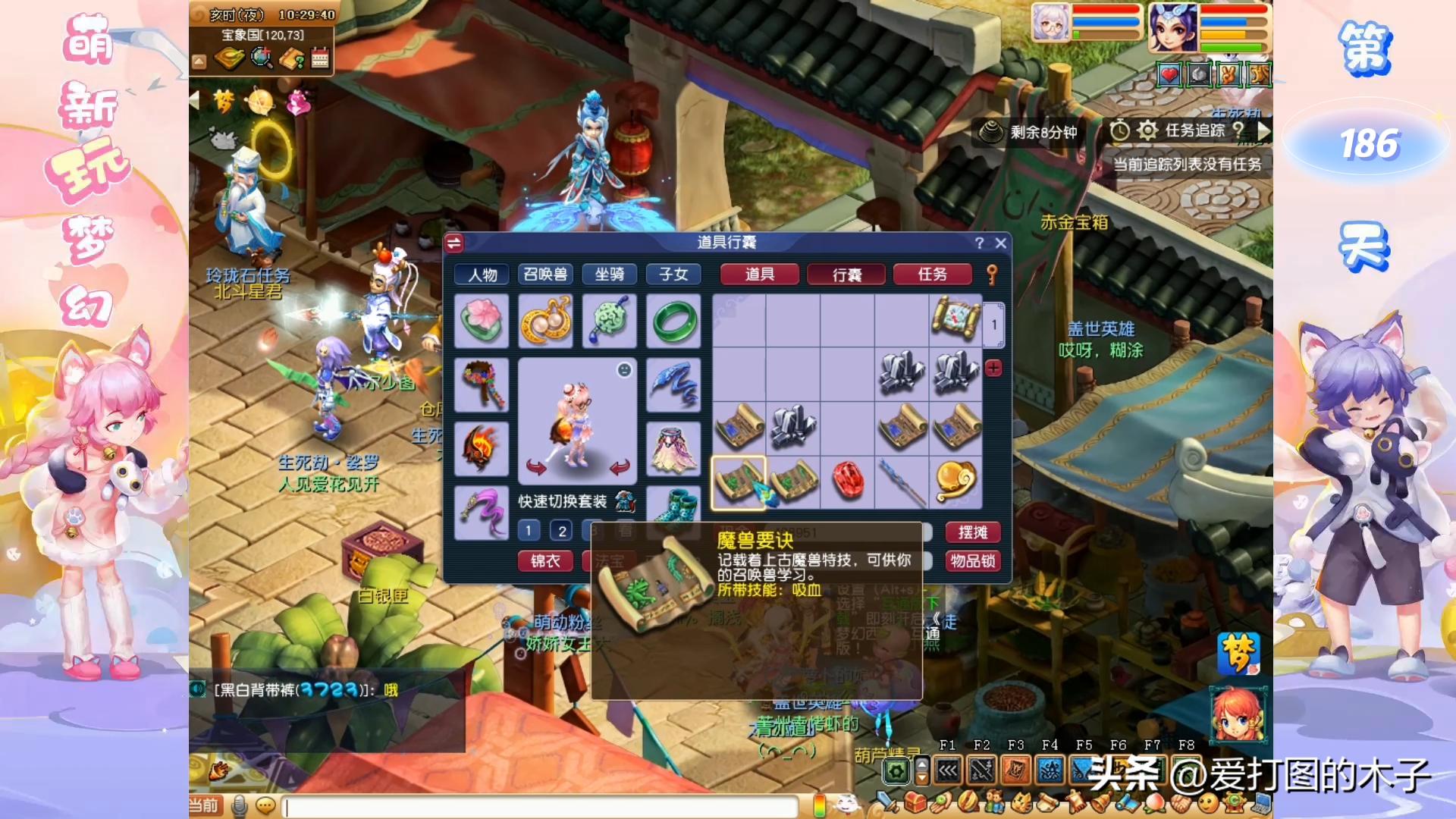Viewport: 1456px width, 819px height.
Task: Show the 道具 item bag
Action: [x=759, y=274]
